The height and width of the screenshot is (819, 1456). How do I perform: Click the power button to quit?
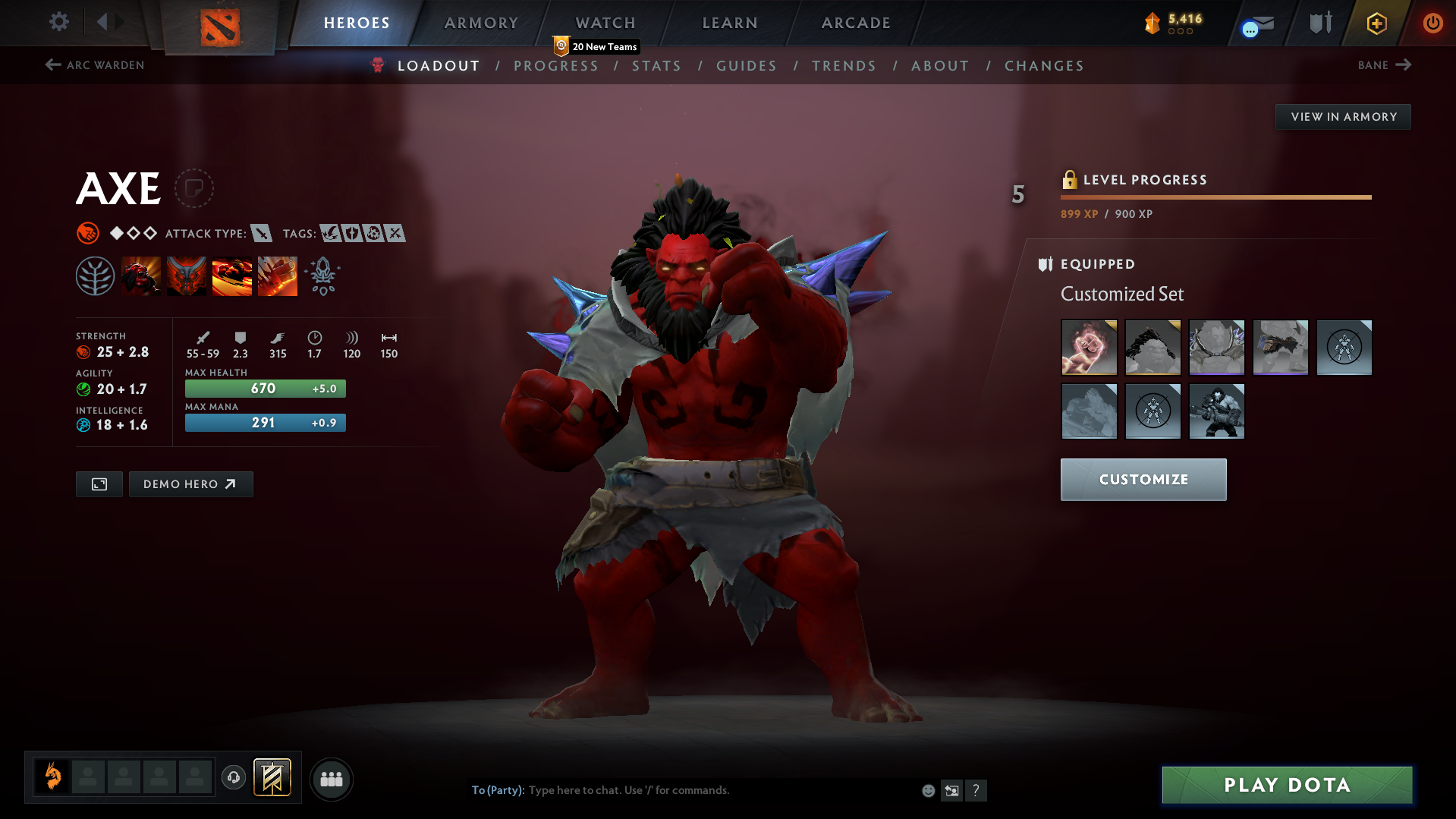(1432, 23)
